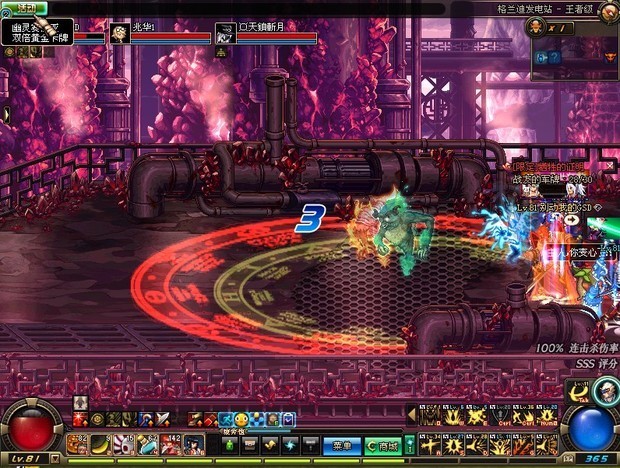Select party member 兆华1 portrait
The width and height of the screenshot is (620, 468).
(120, 34)
